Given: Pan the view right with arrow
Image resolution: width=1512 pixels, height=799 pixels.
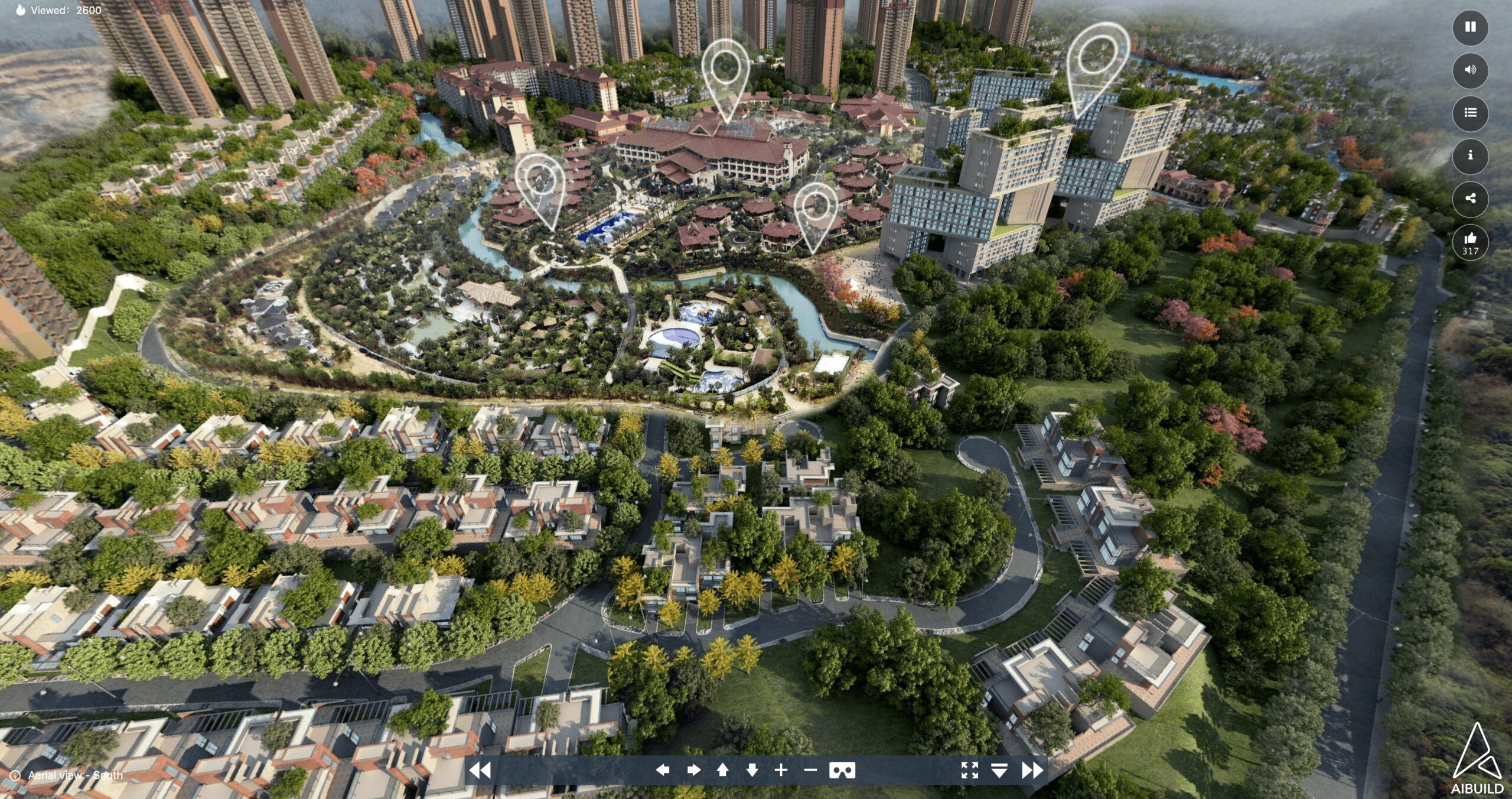Looking at the screenshot, I should [693, 770].
